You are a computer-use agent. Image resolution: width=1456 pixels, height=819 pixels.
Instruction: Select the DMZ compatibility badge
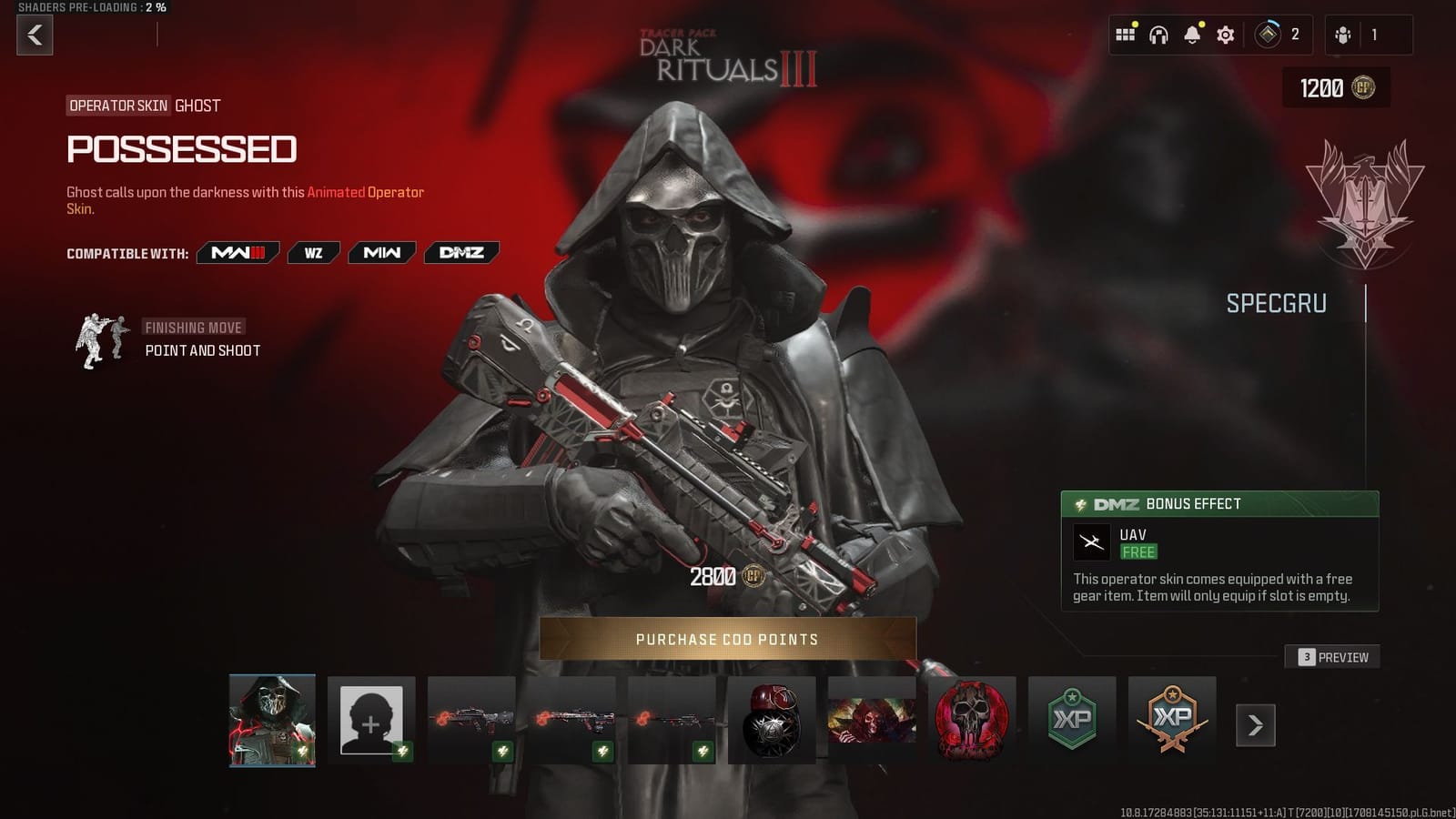460,253
